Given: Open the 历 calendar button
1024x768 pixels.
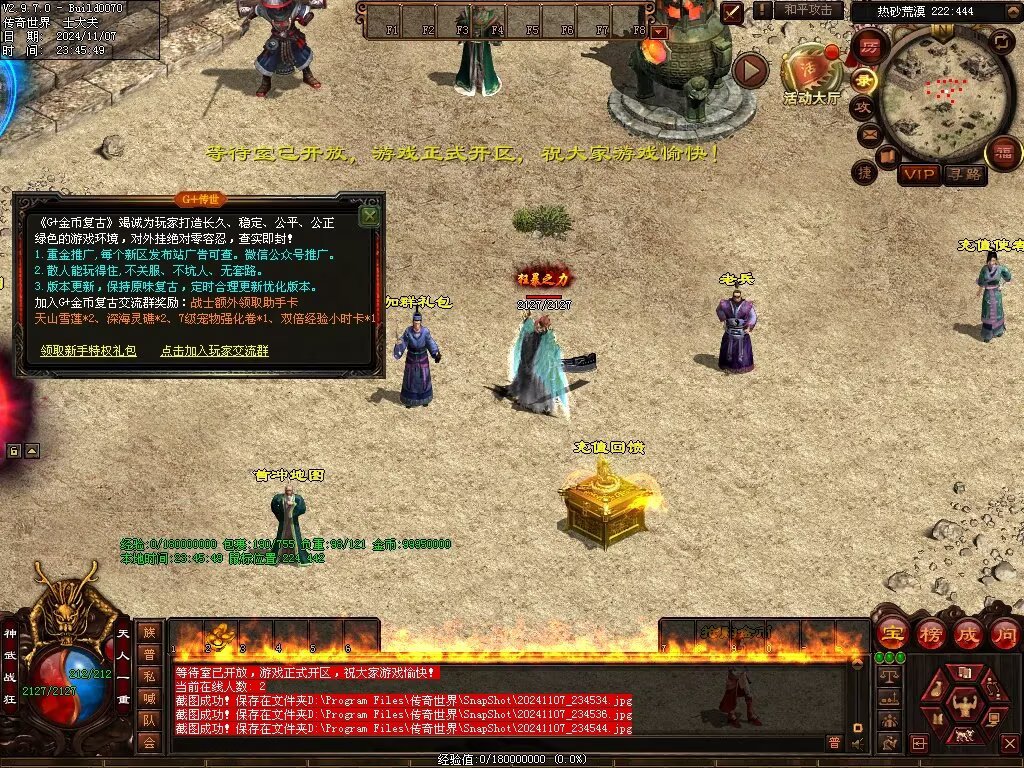Looking at the screenshot, I should [x=870, y=47].
